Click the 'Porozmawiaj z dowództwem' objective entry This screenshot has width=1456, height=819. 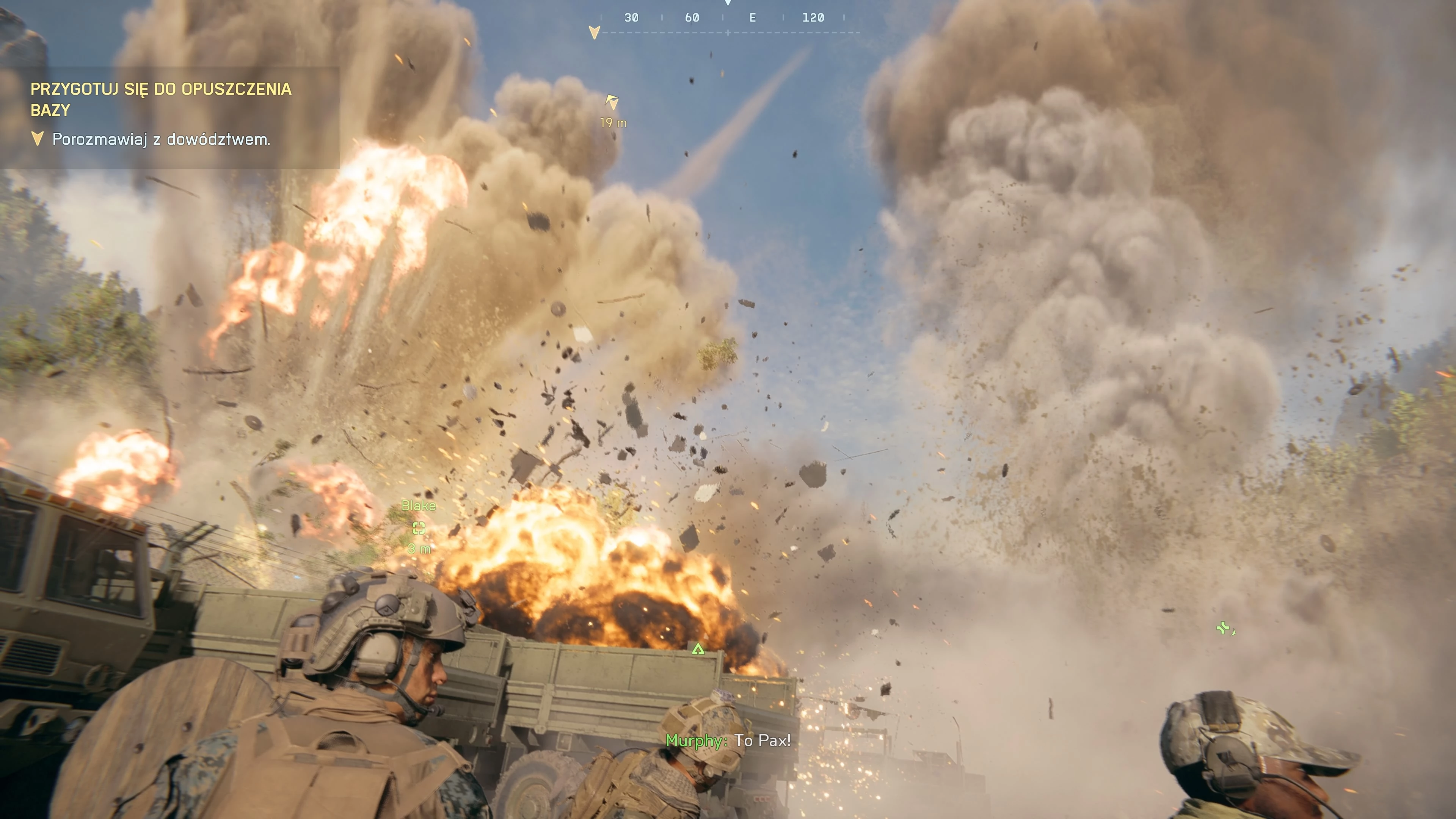coord(161,139)
